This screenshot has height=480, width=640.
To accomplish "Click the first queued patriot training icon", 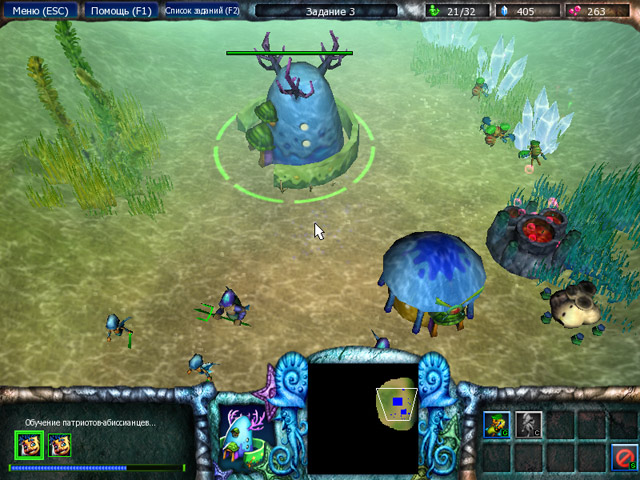I will (27, 444).
